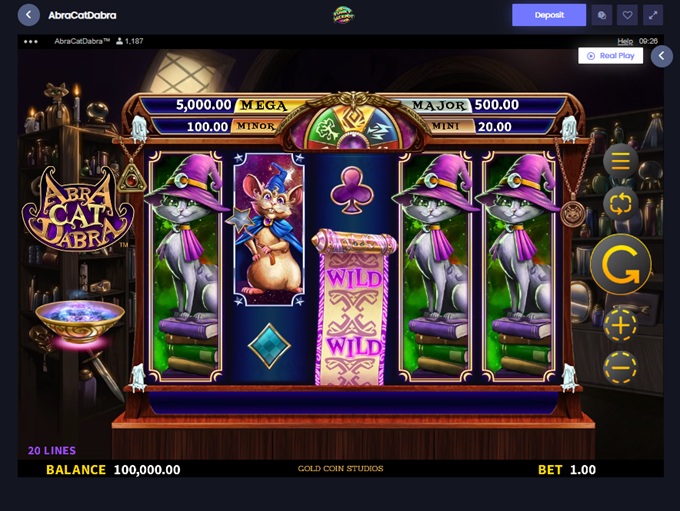Open the casino logo in the header
This screenshot has height=511, width=680.
[x=344, y=15]
